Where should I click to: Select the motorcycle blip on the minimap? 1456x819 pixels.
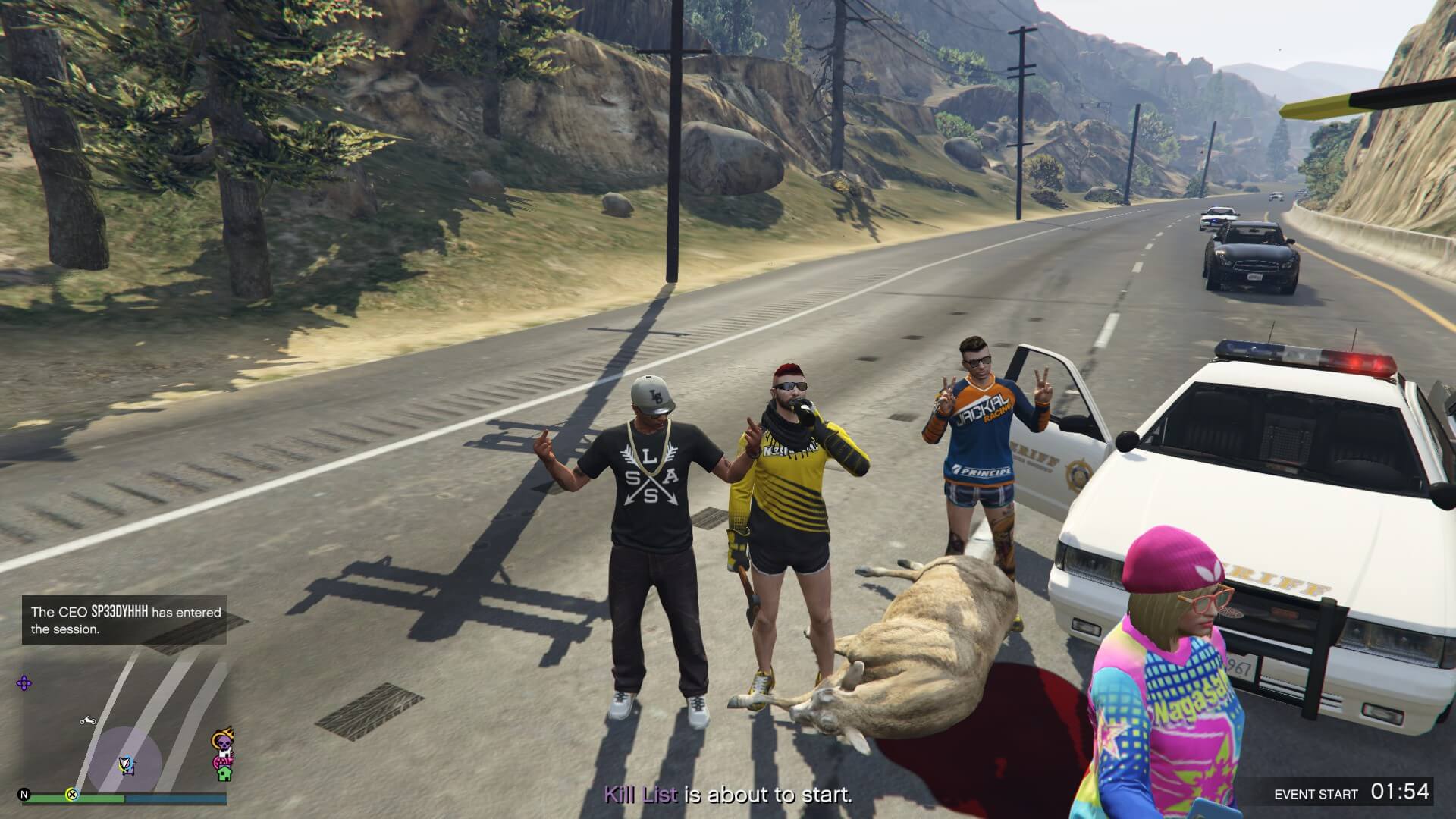pyautogui.click(x=88, y=720)
